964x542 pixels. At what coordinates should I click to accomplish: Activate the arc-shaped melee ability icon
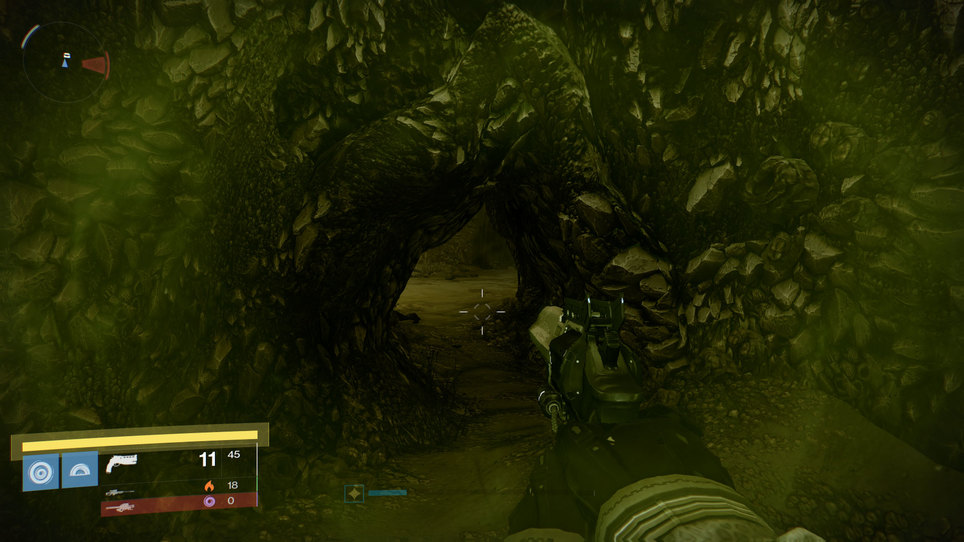pos(80,470)
